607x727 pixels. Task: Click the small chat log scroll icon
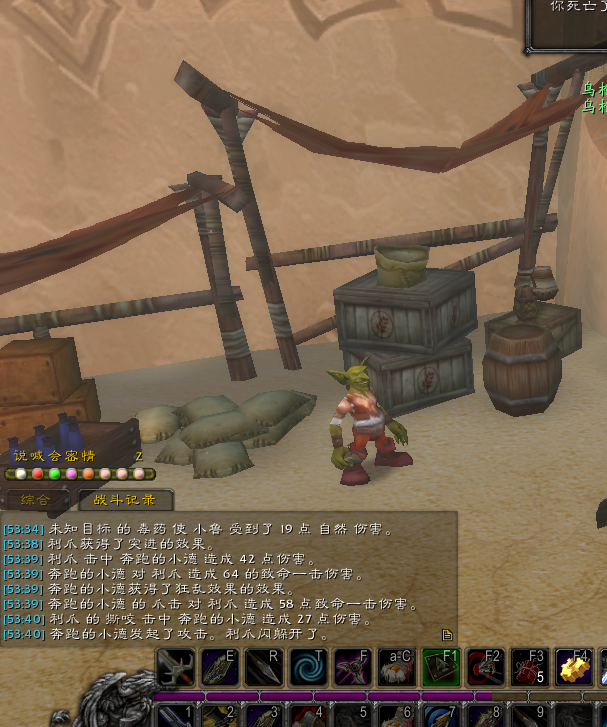click(447, 634)
